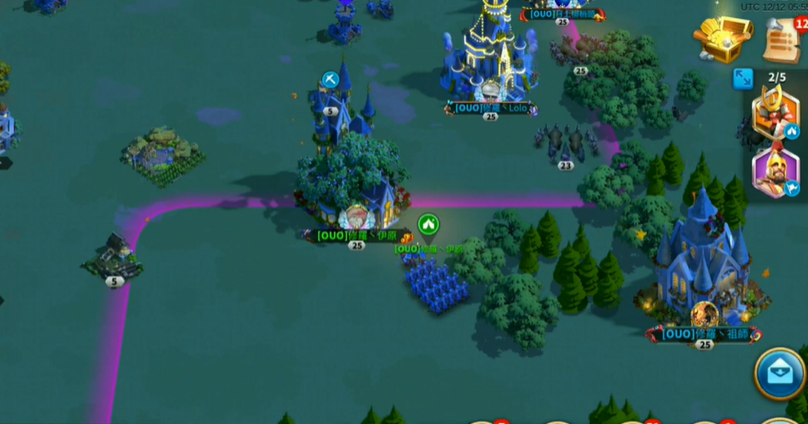Select the Spartan-helmet commander portrait
This screenshot has width=808, height=424.
(x=775, y=172)
